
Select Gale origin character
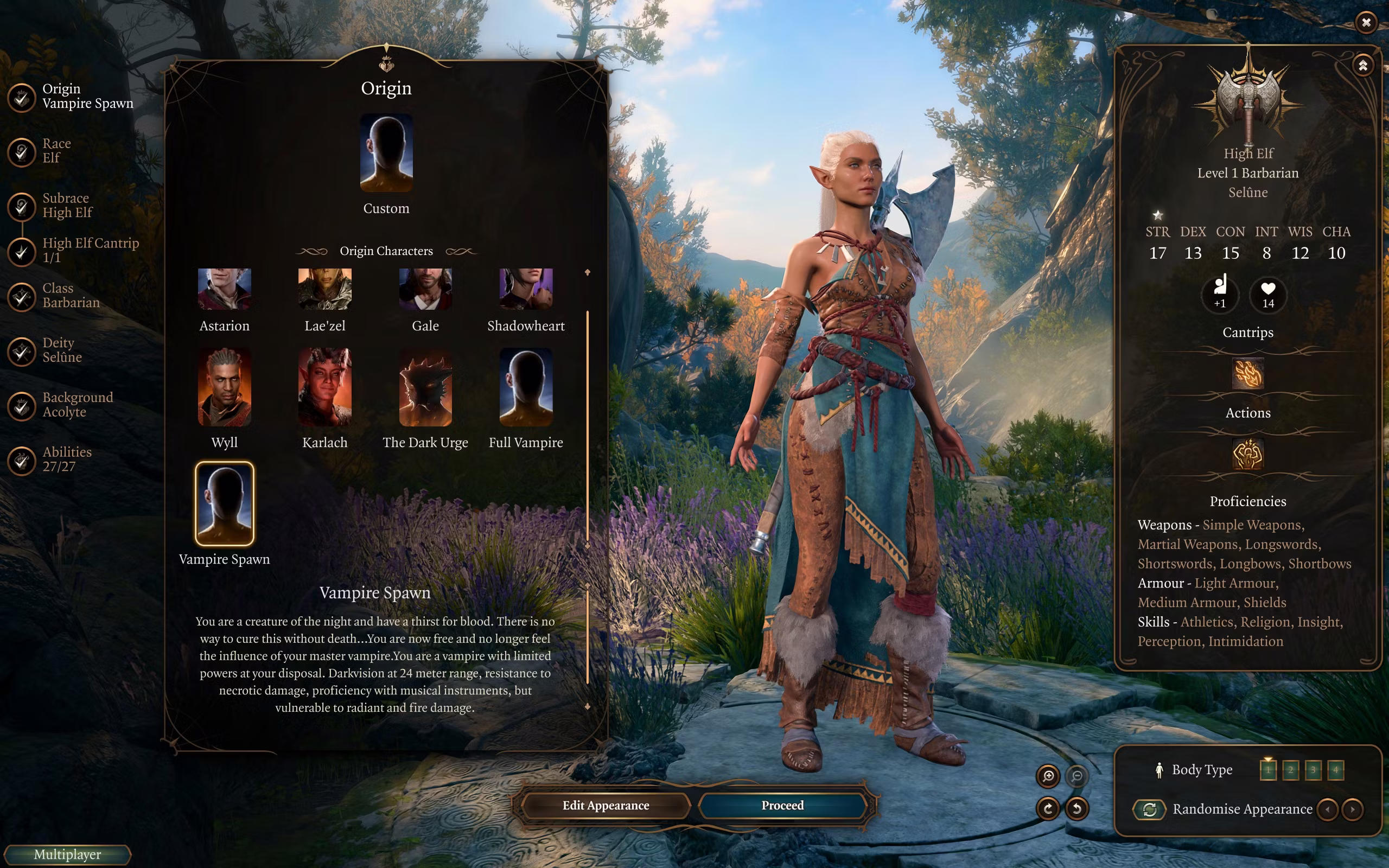[x=425, y=289]
